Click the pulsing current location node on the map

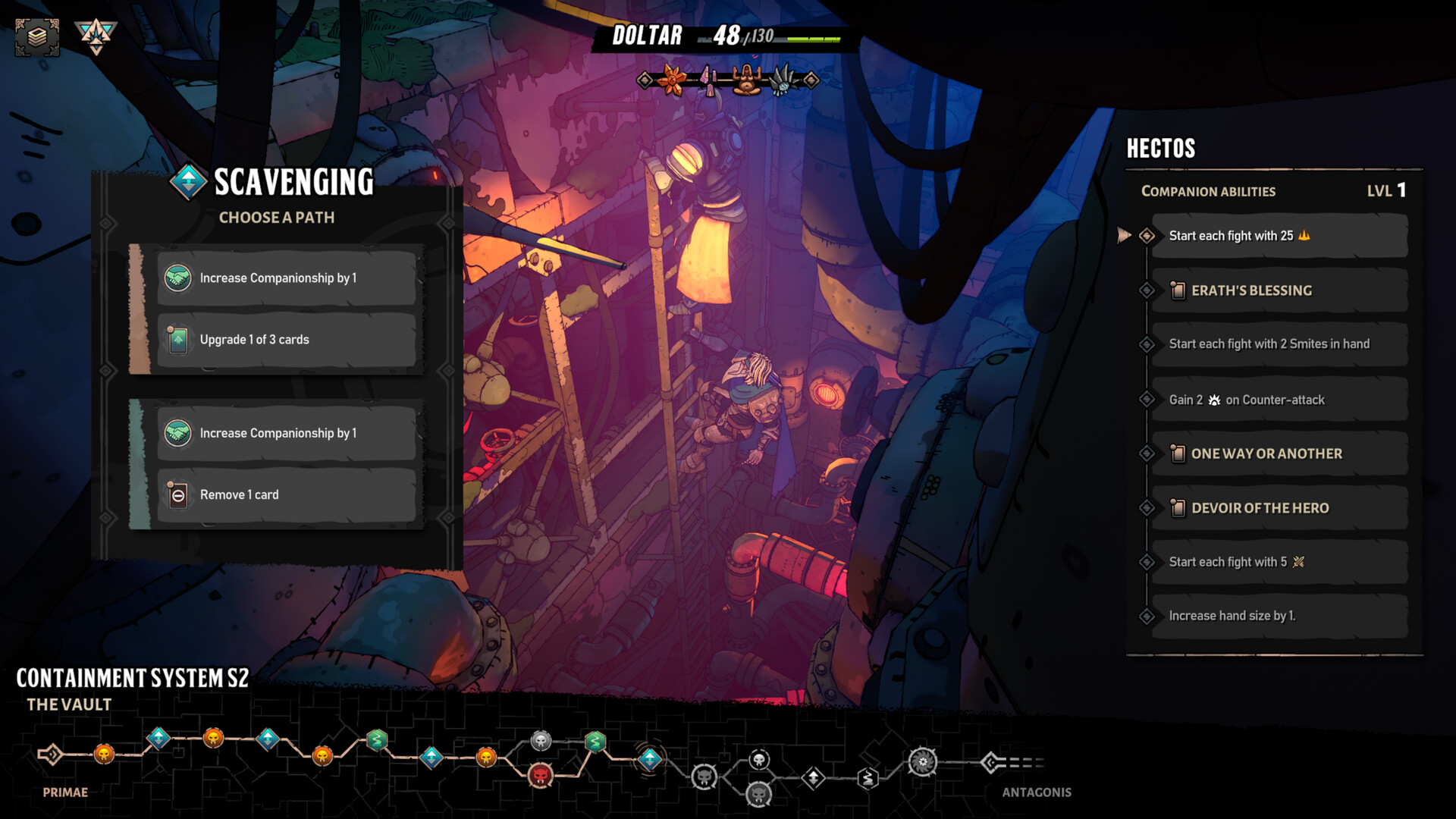point(648,758)
